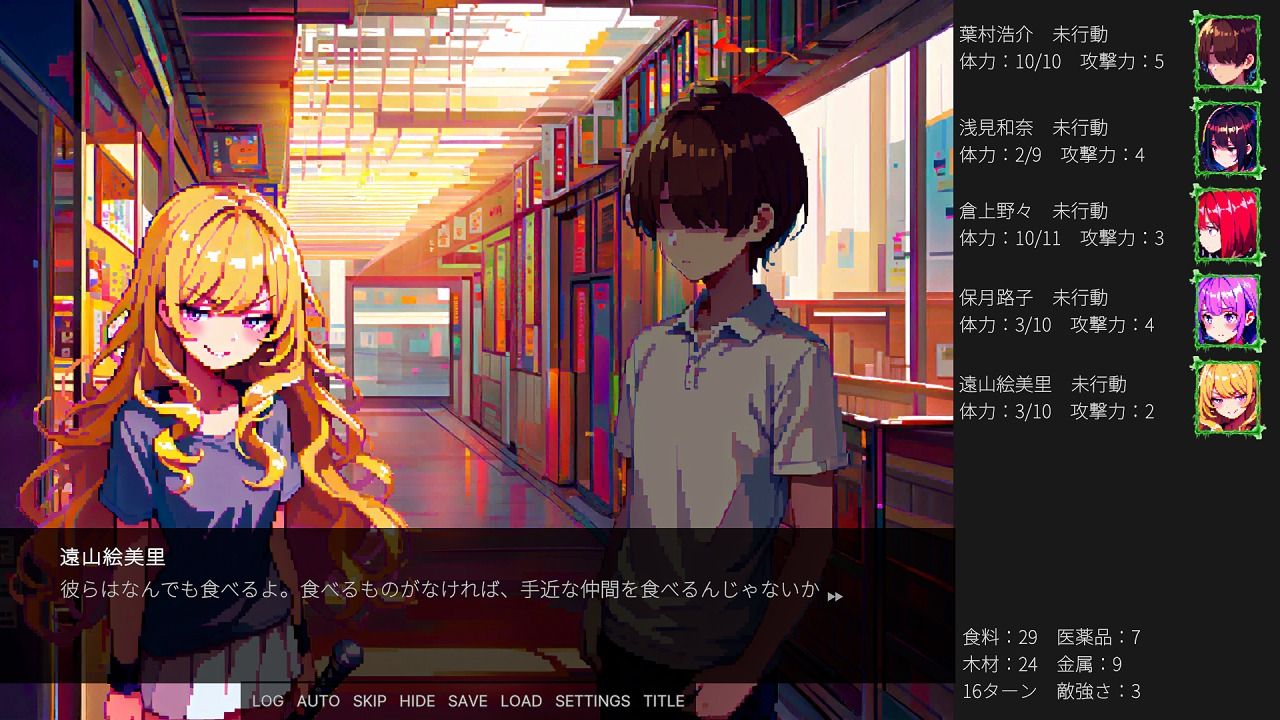Open the SAVE menu
Screen dimensions: 1280x720
[x=467, y=701]
